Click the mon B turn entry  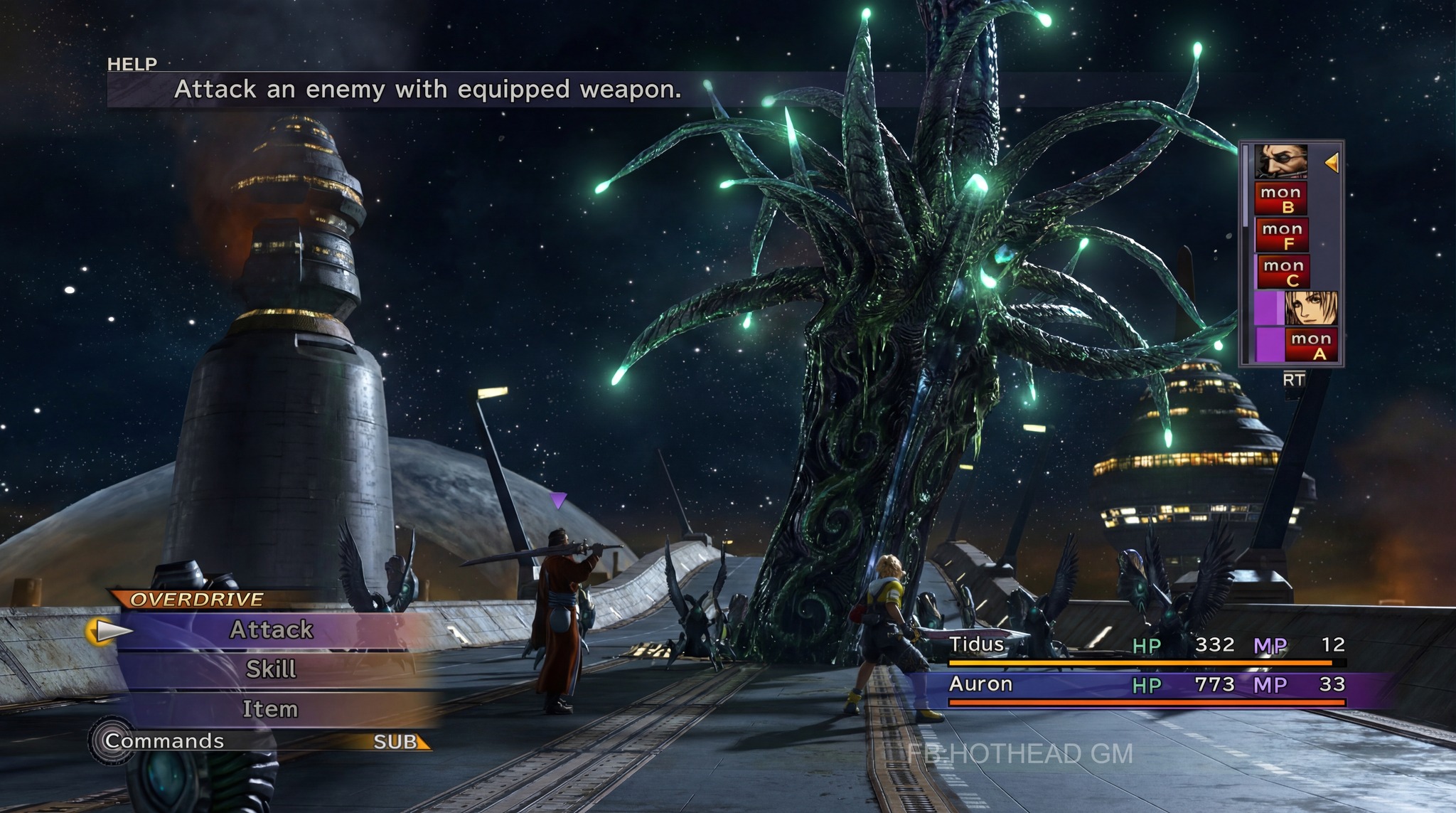point(1281,199)
